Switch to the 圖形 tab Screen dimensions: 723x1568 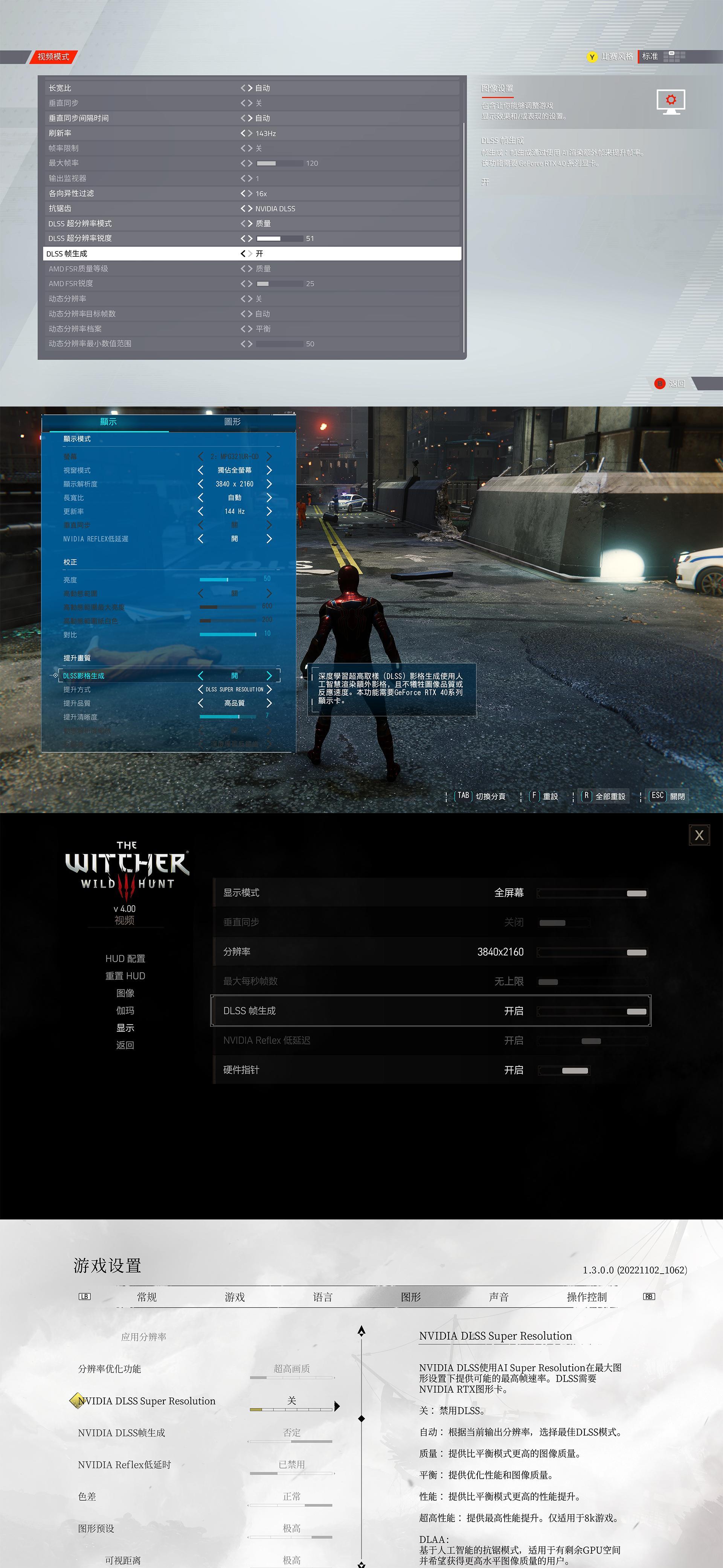coord(233,421)
